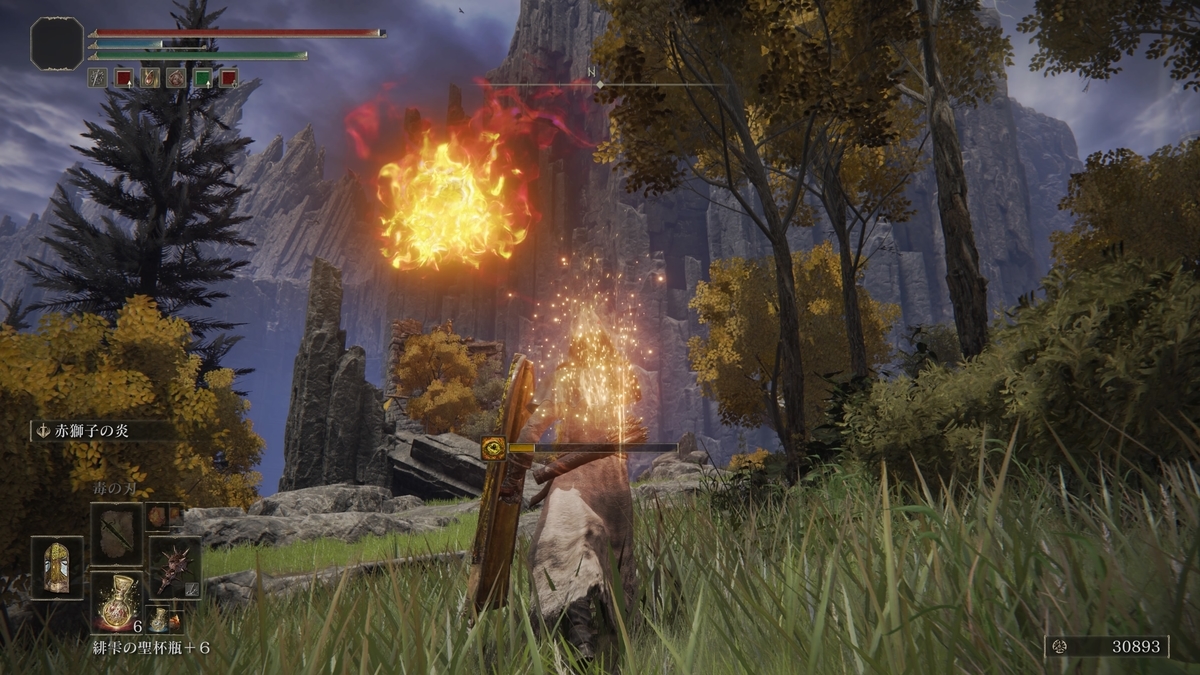
Task: Click the red buff icon with up arrow
Action: (x=123, y=78)
